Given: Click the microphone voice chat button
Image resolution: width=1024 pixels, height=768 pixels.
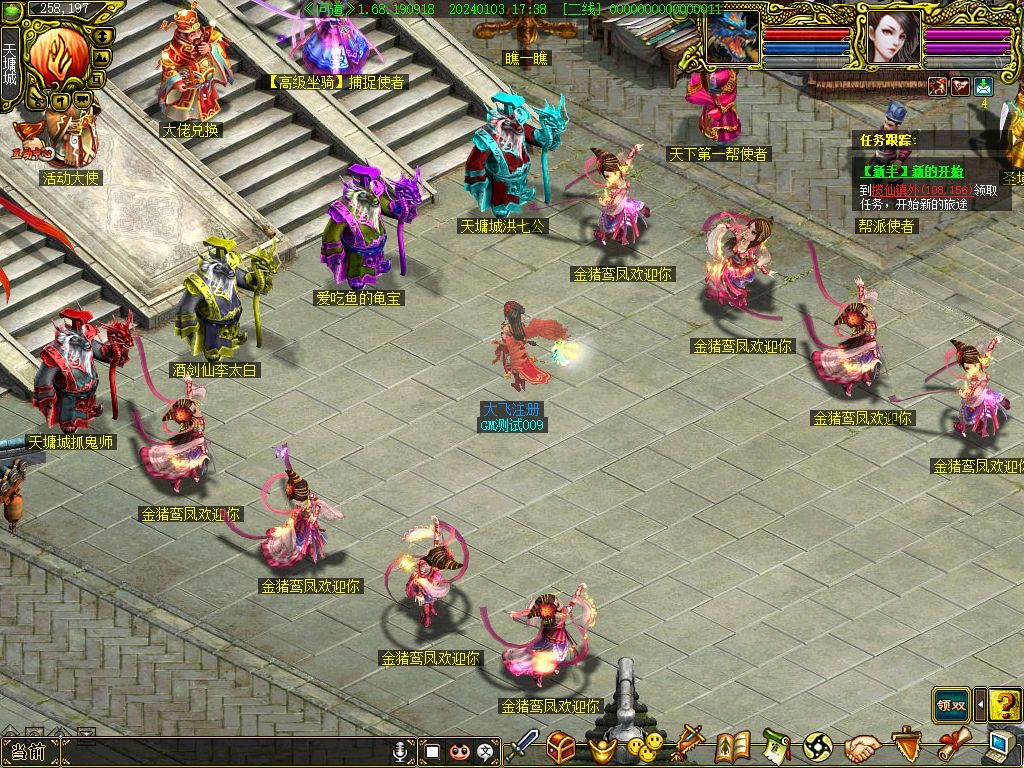Looking at the screenshot, I should point(401,750).
